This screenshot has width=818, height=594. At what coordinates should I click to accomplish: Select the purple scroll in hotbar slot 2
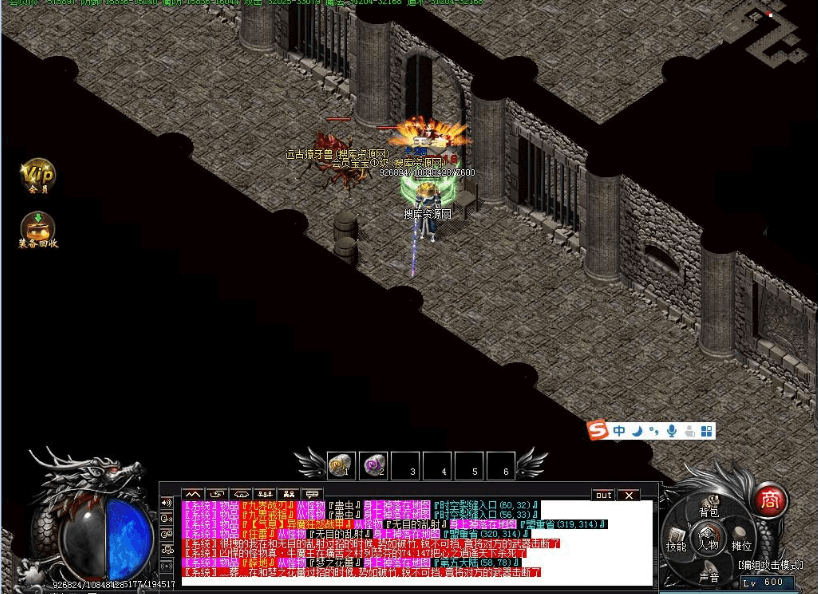[373, 465]
